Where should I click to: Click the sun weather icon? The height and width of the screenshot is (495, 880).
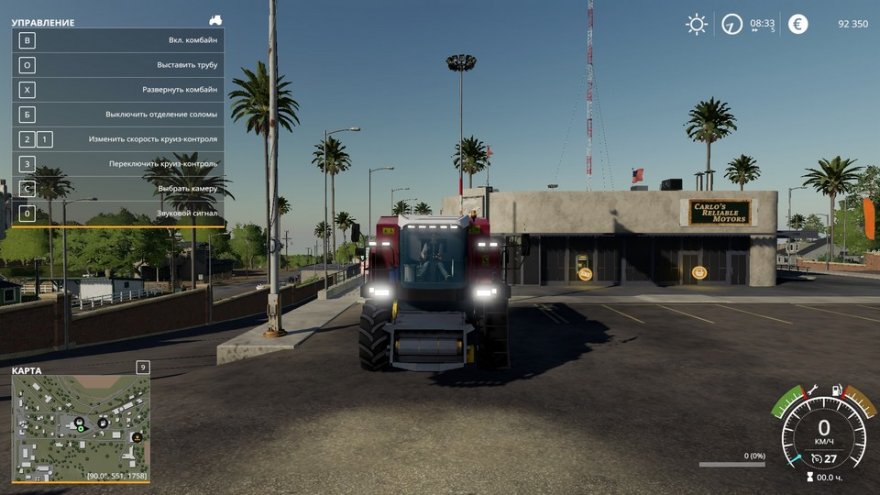point(696,24)
